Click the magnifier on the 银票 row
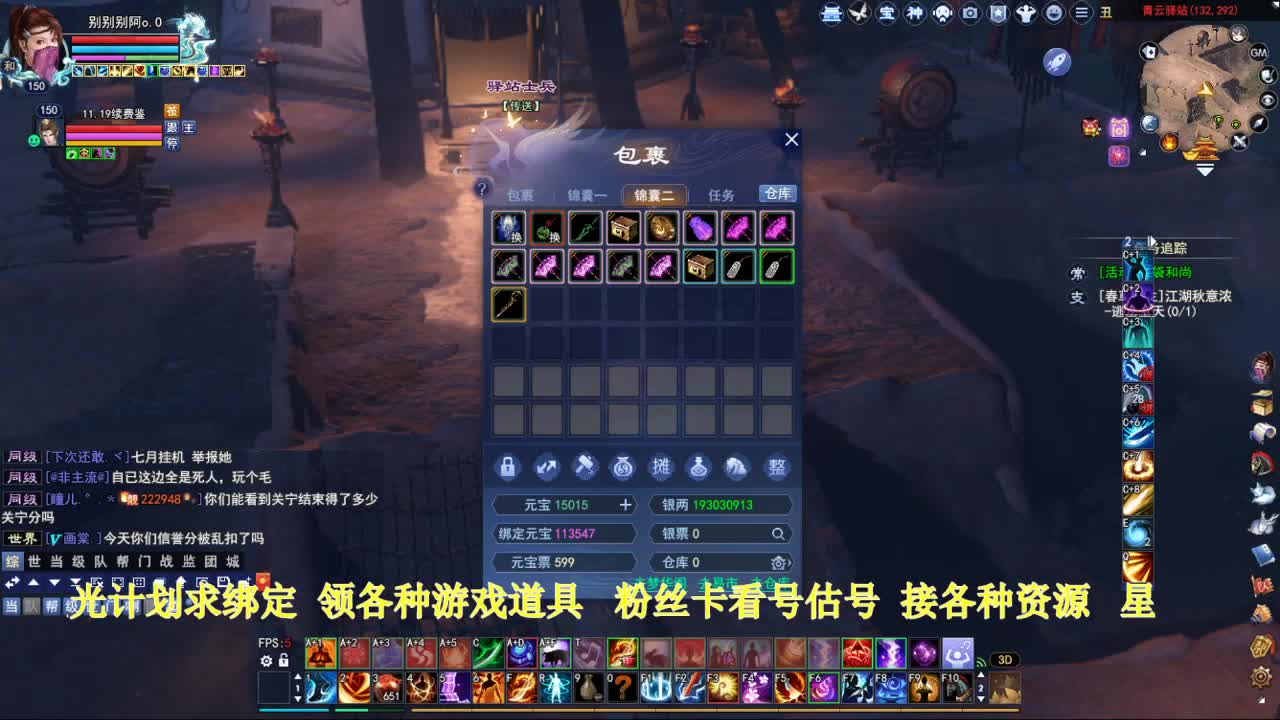This screenshot has width=1280, height=720. tap(779, 534)
